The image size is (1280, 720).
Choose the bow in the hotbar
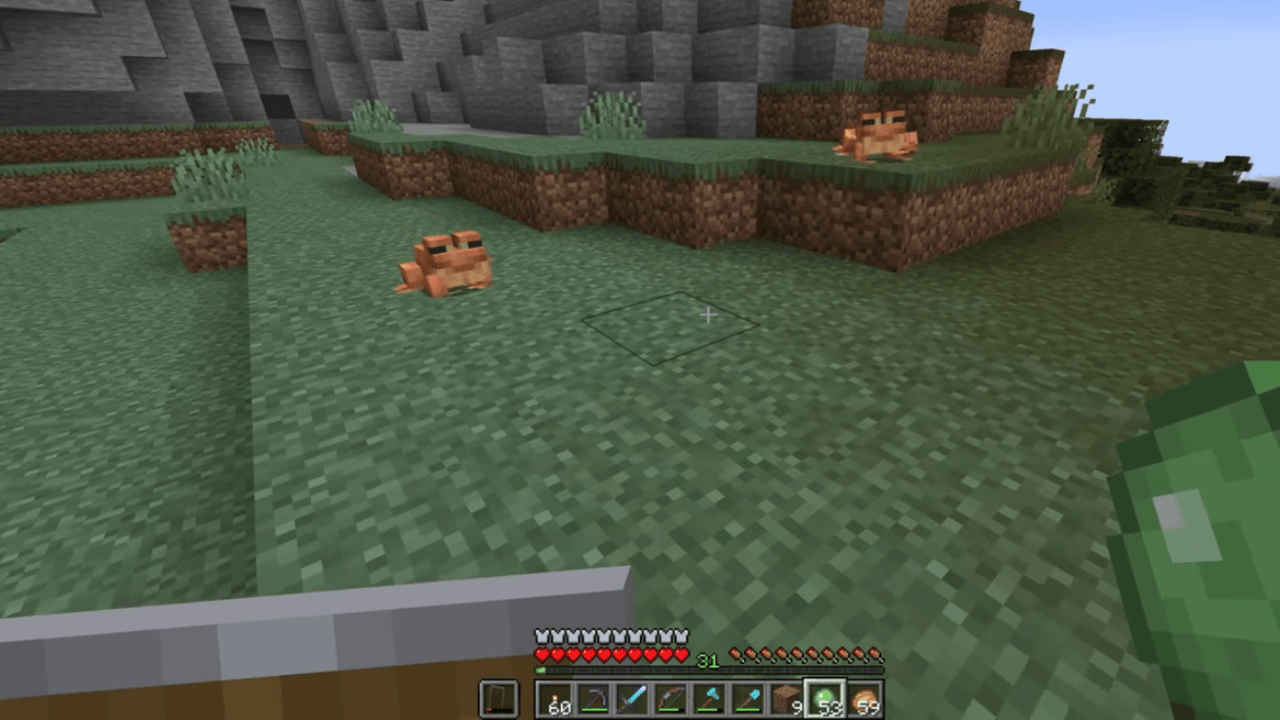pyautogui.click(x=671, y=698)
